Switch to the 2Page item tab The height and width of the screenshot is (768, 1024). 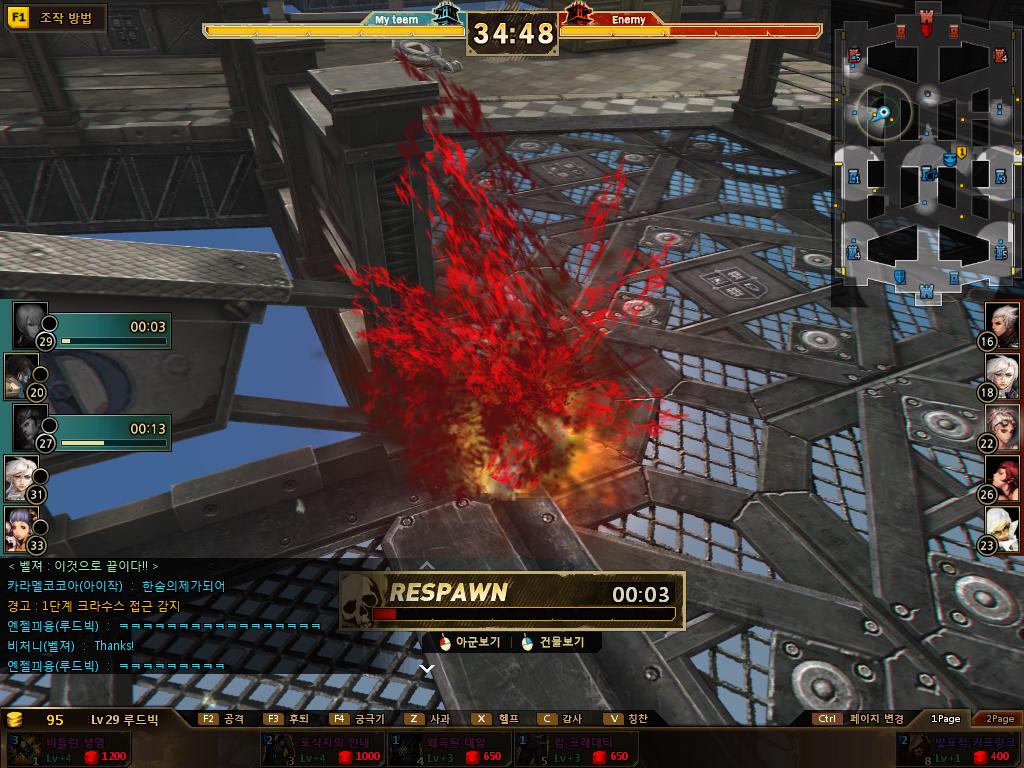[x=999, y=718]
